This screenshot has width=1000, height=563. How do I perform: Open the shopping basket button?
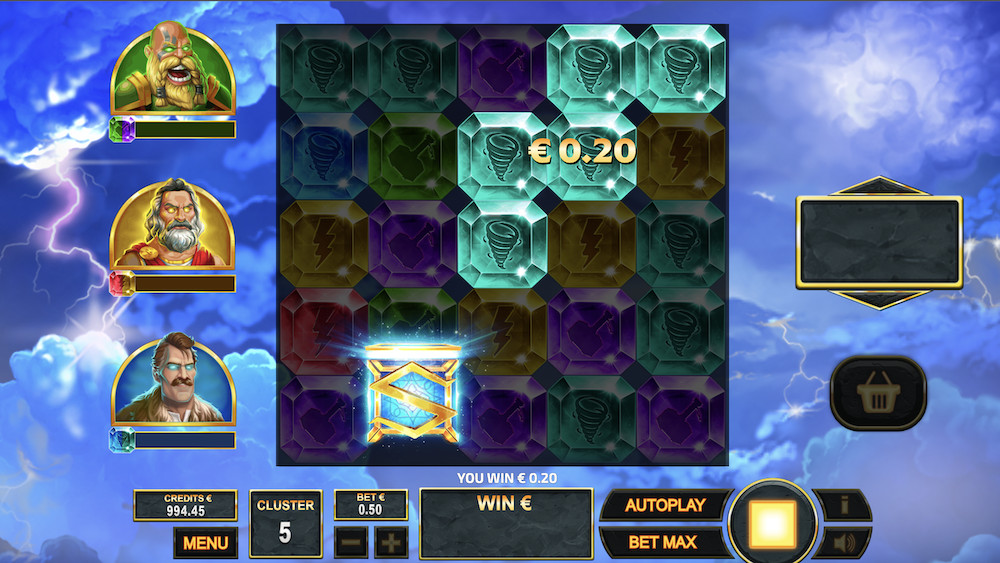(x=877, y=393)
